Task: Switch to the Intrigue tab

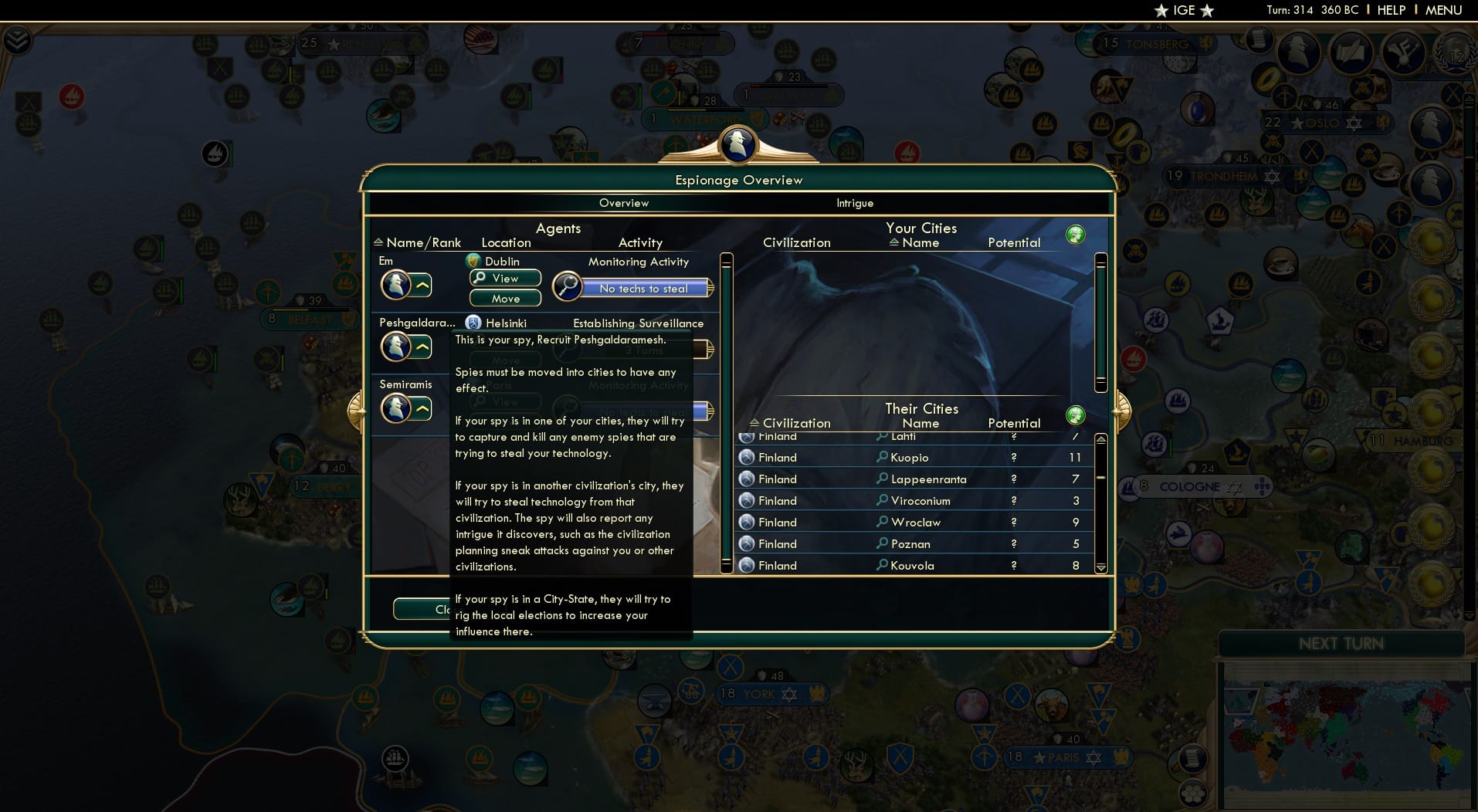Action: coord(855,203)
